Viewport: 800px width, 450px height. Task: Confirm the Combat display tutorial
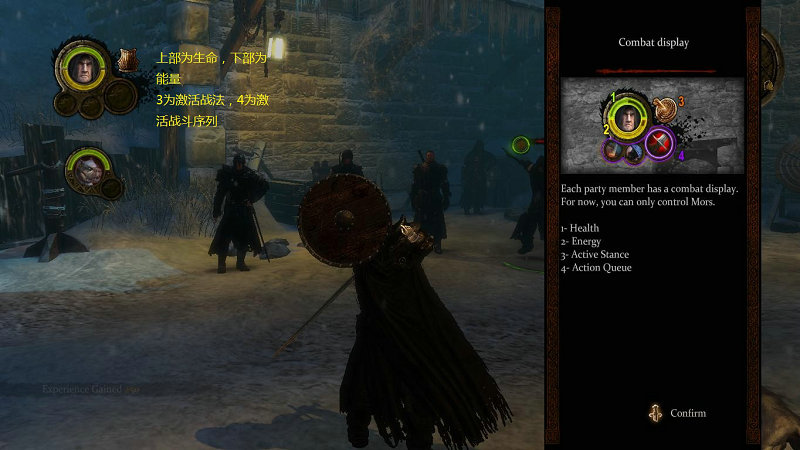coord(678,413)
